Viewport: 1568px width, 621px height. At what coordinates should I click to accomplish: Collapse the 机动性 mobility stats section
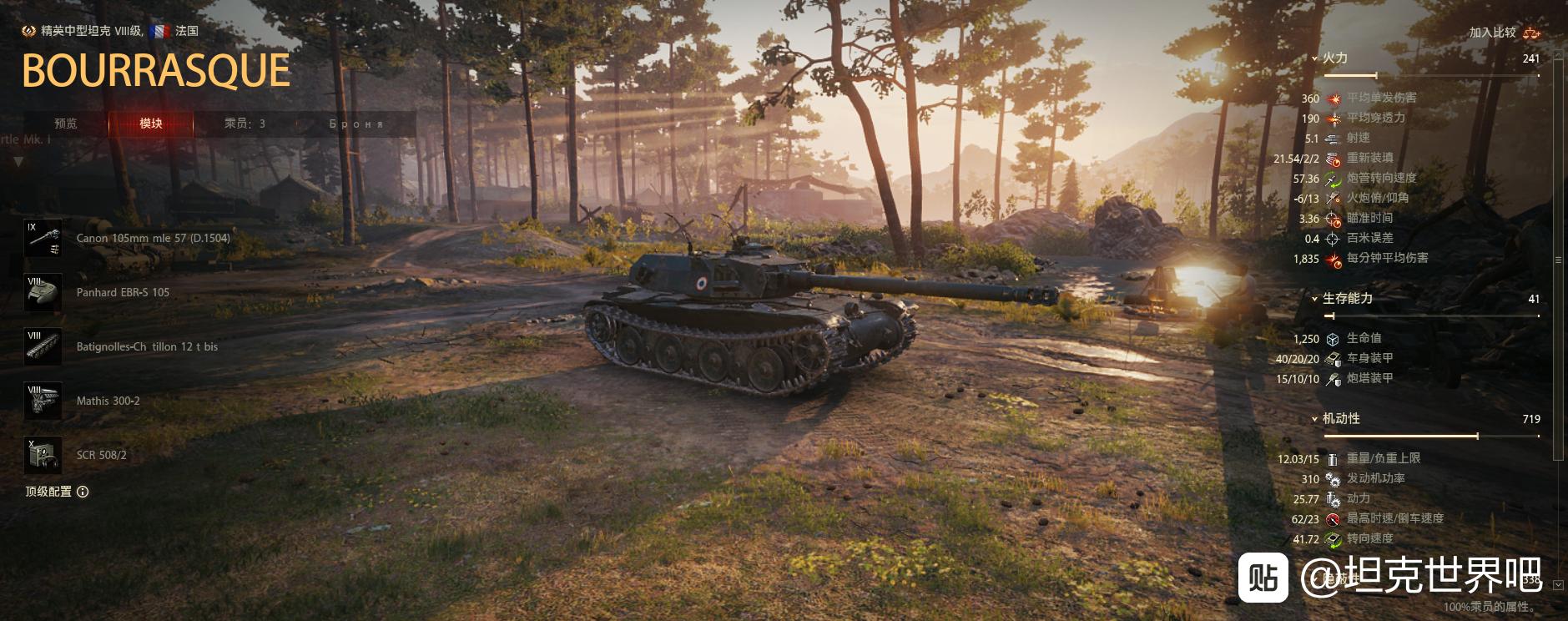coord(1315,419)
